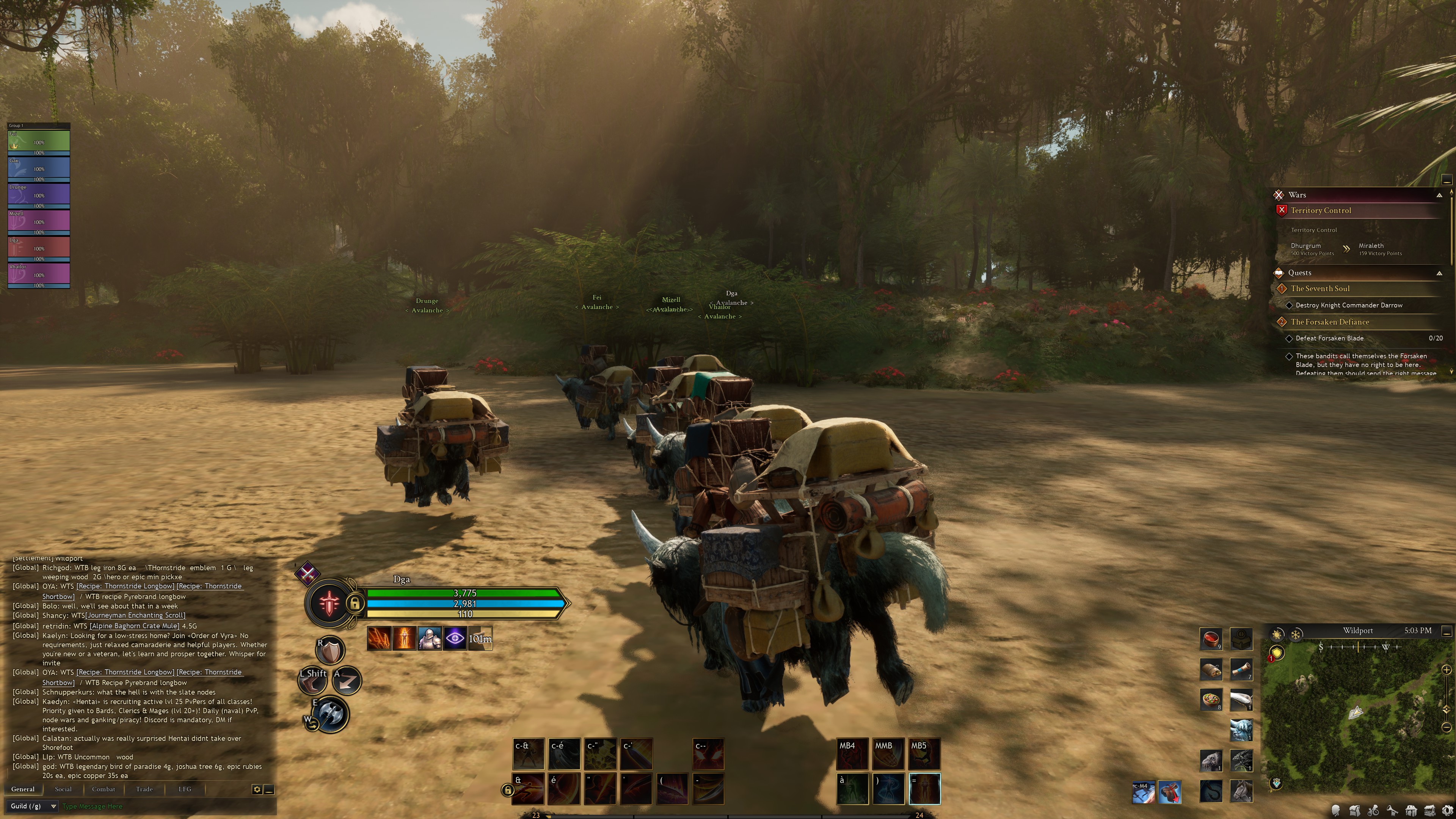
Task: Zoom in the minimap with the plus button
Action: click(1447, 670)
